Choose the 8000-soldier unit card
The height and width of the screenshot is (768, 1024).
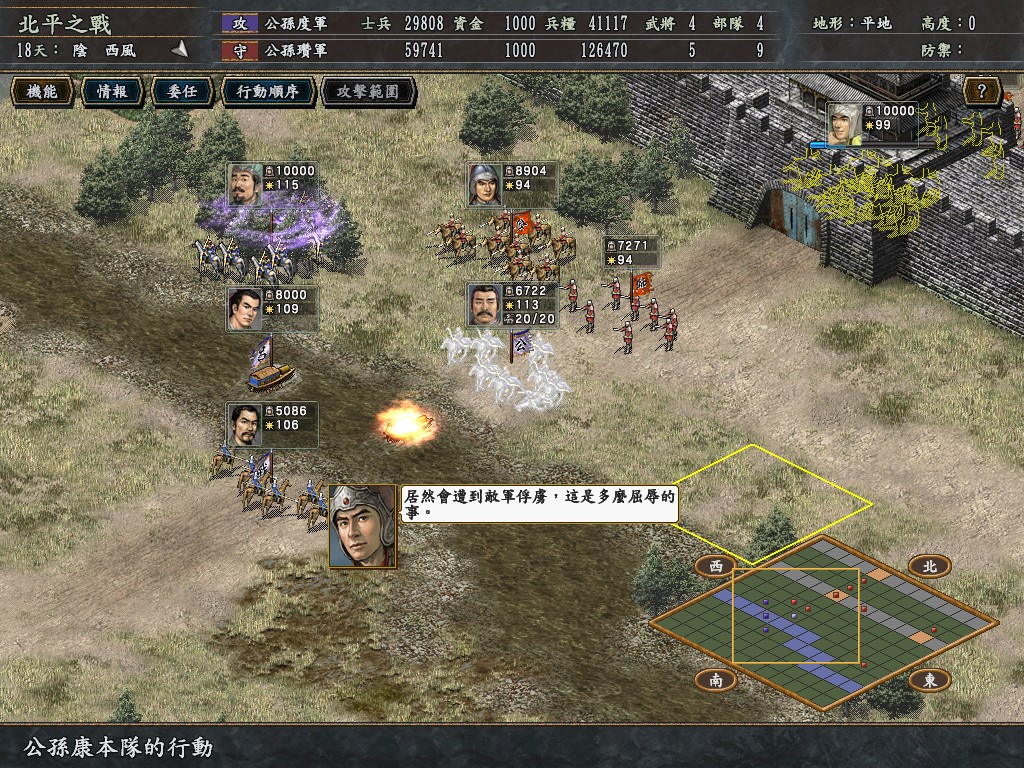tap(272, 308)
